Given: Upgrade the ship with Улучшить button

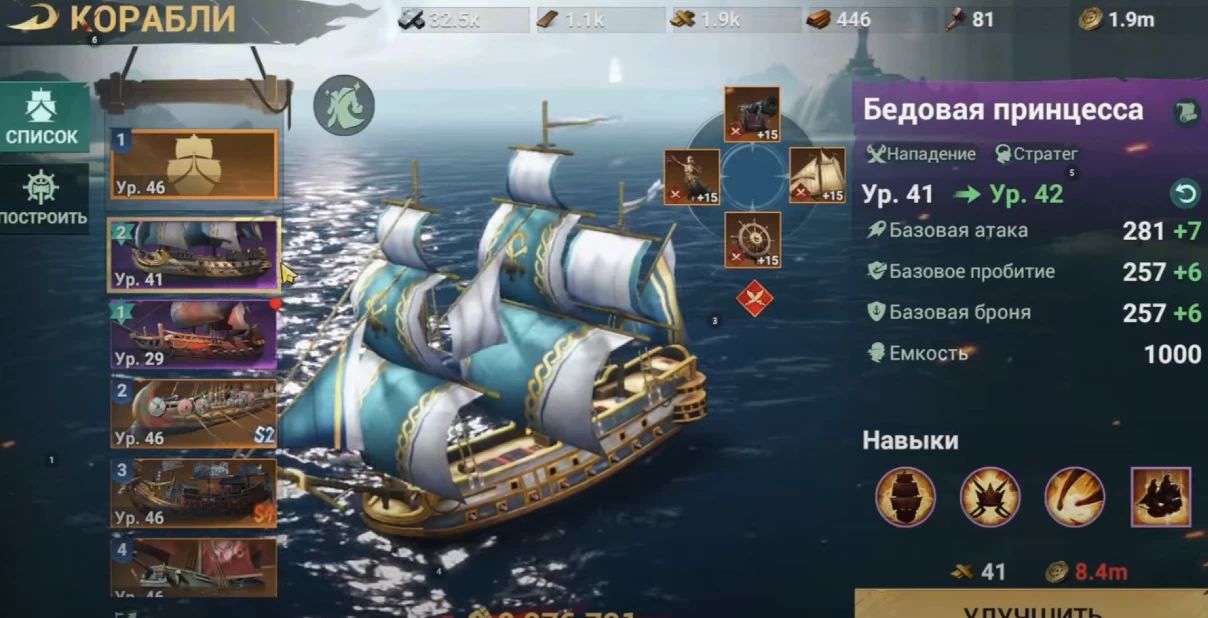Looking at the screenshot, I should (x=1032, y=604).
